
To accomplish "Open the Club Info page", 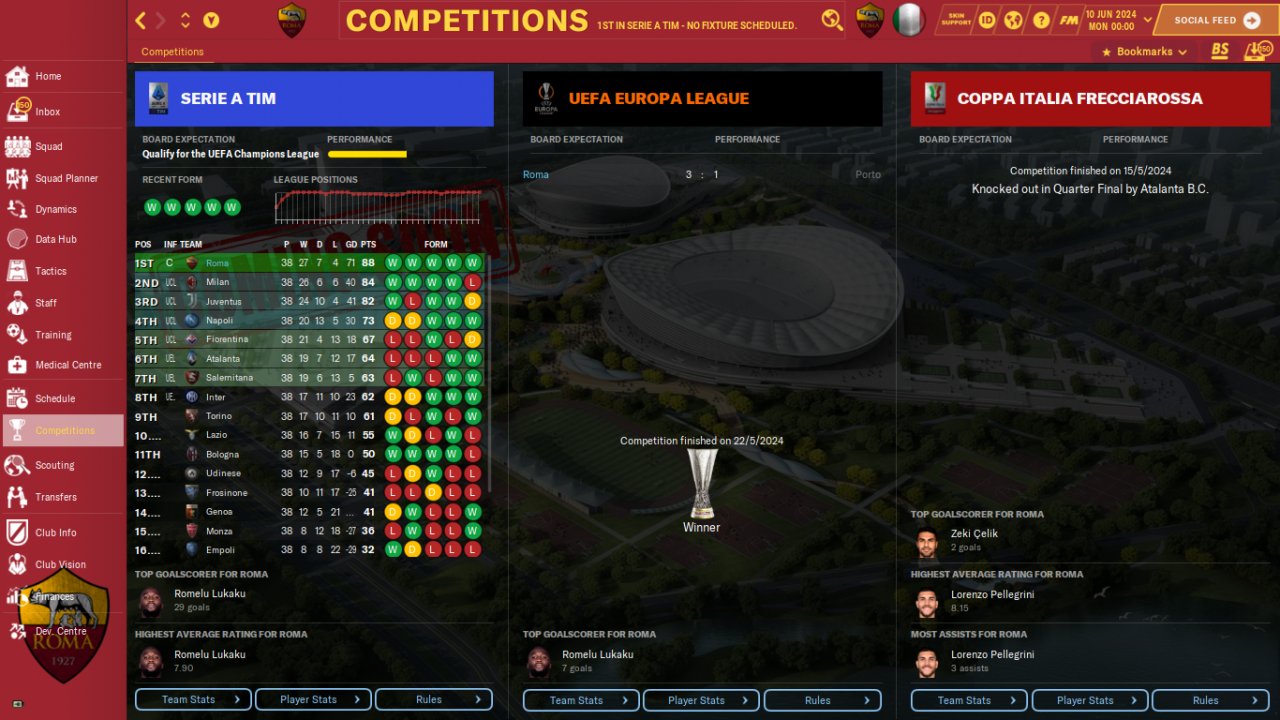I will (x=55, y=533).
